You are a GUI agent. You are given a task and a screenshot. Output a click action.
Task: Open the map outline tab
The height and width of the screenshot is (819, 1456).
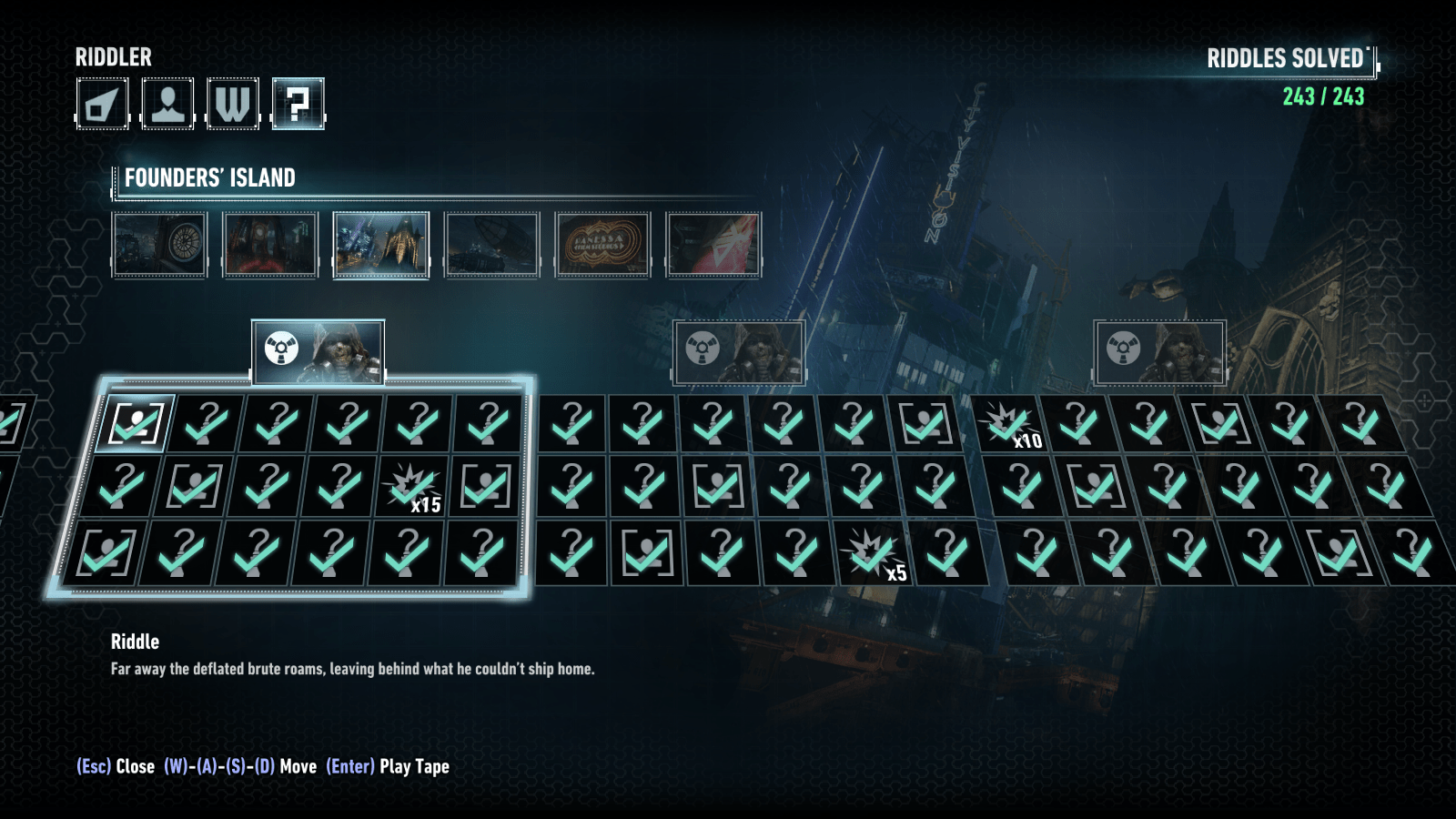tap(102, 104)
